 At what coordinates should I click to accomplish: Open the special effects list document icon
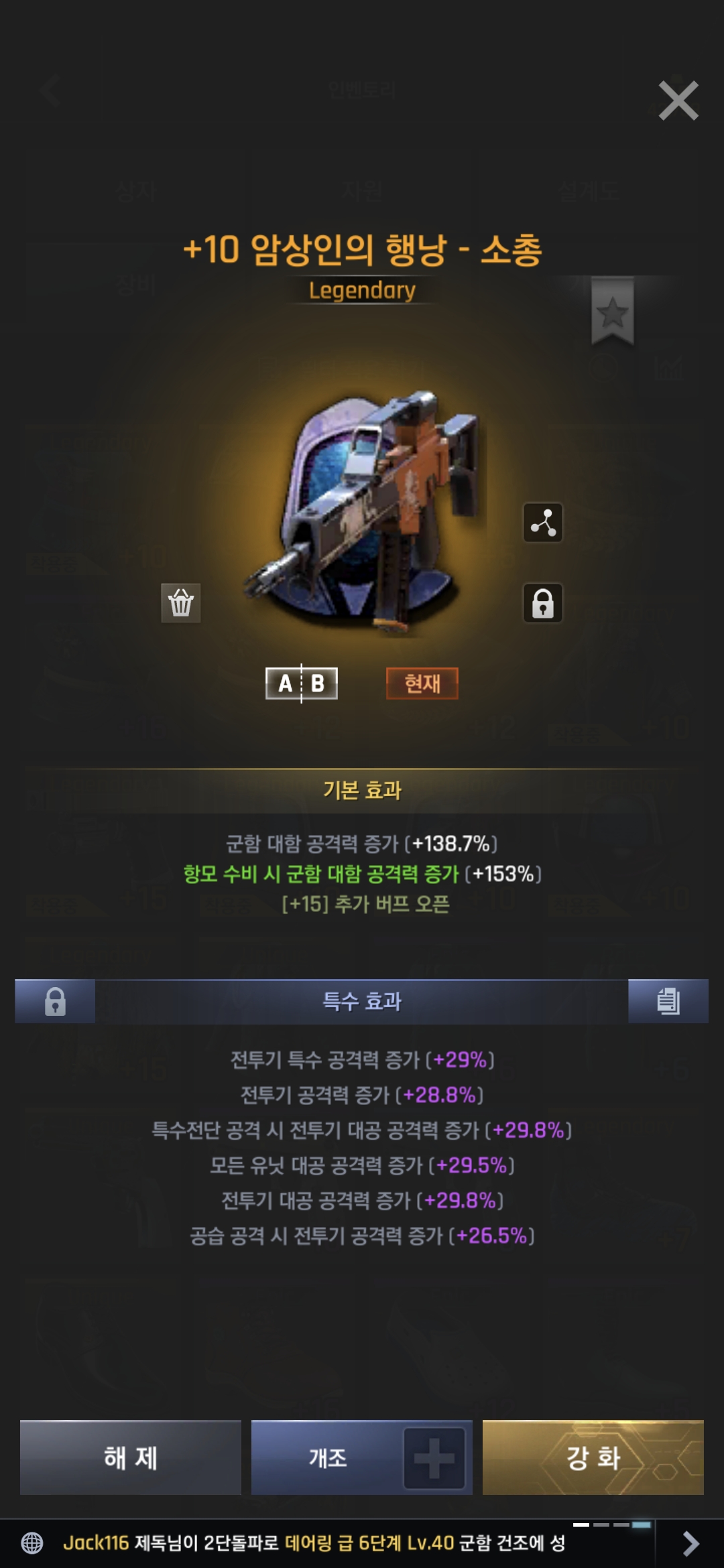tap(668, 1002)
